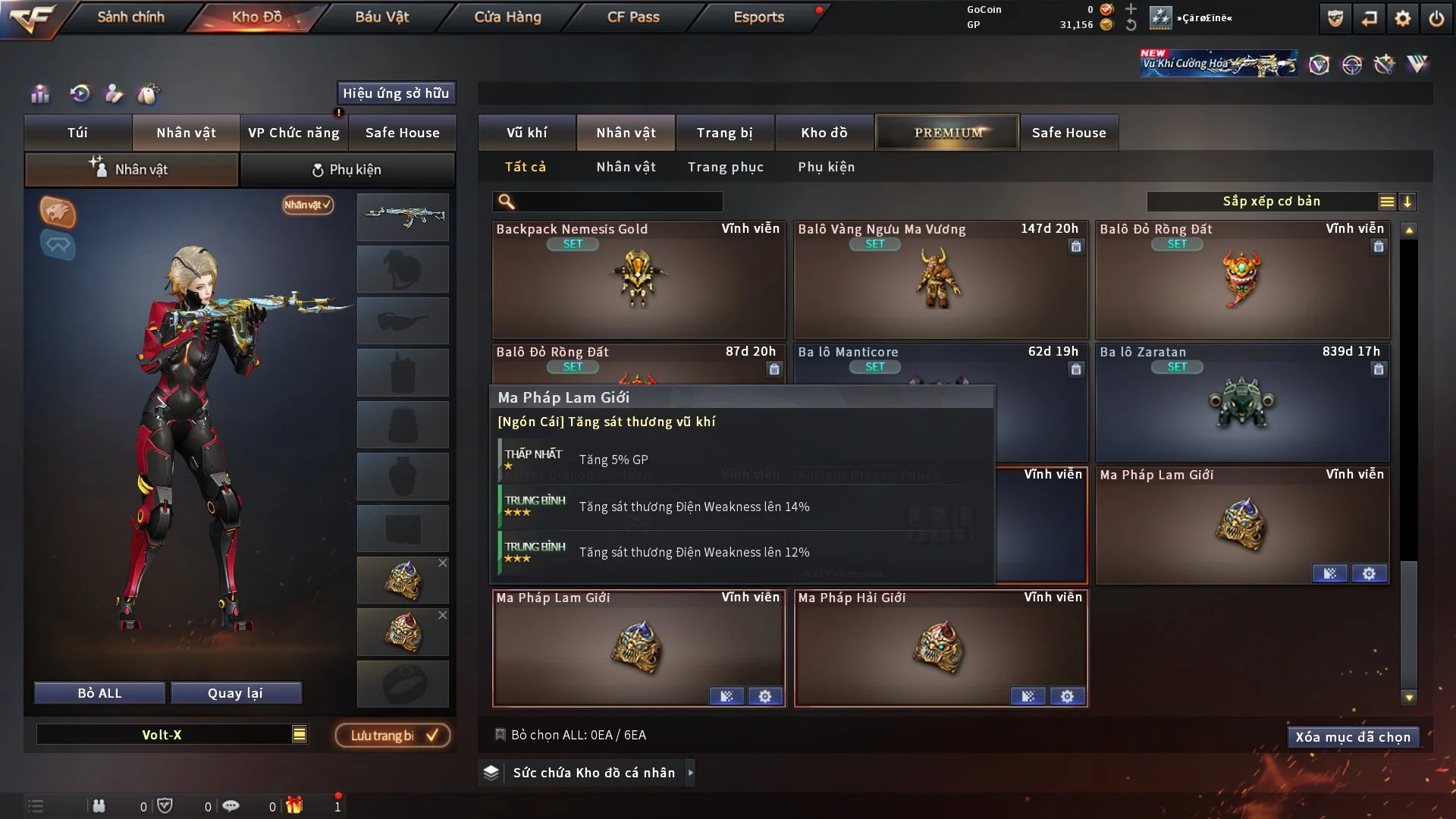Save the loadout with Lưu trang bị
Screen dimensions: 1456x819
393,736
